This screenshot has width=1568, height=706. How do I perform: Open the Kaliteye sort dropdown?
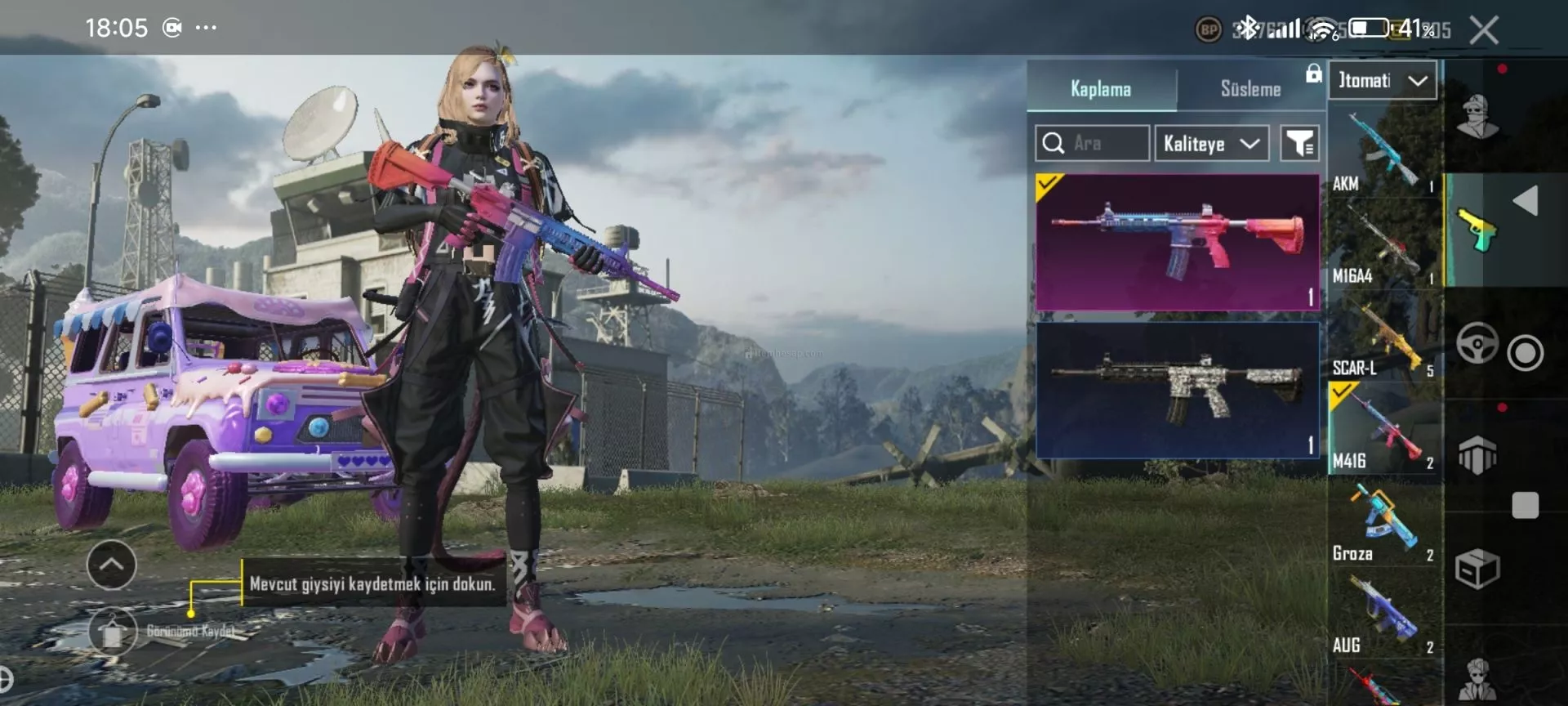tap(1211, 144)
